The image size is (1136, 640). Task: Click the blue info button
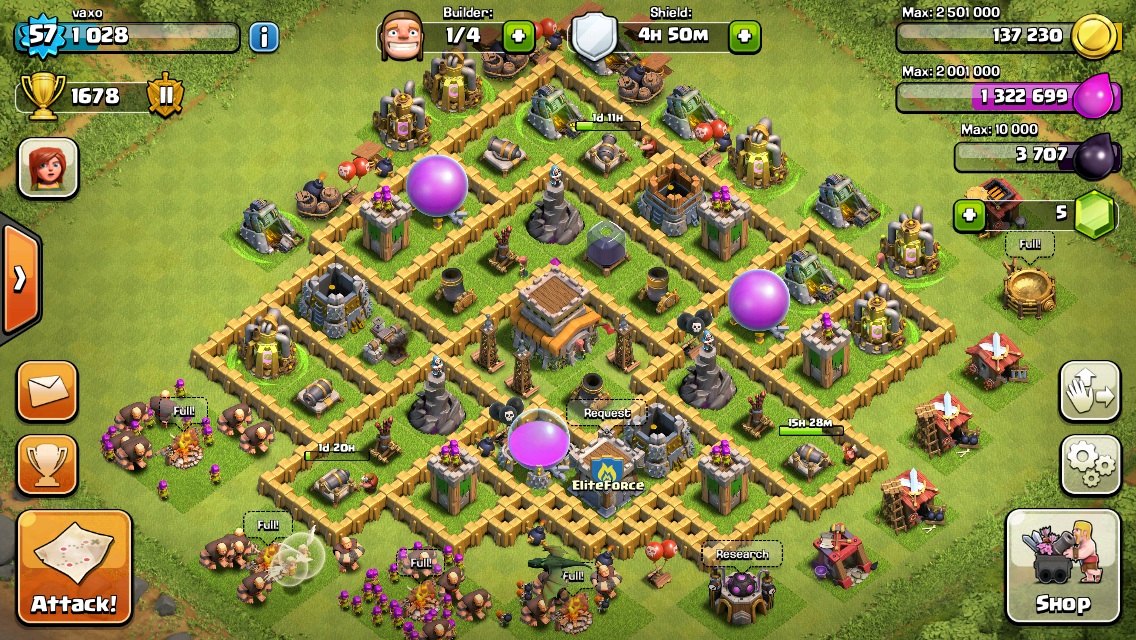point(263,38)
